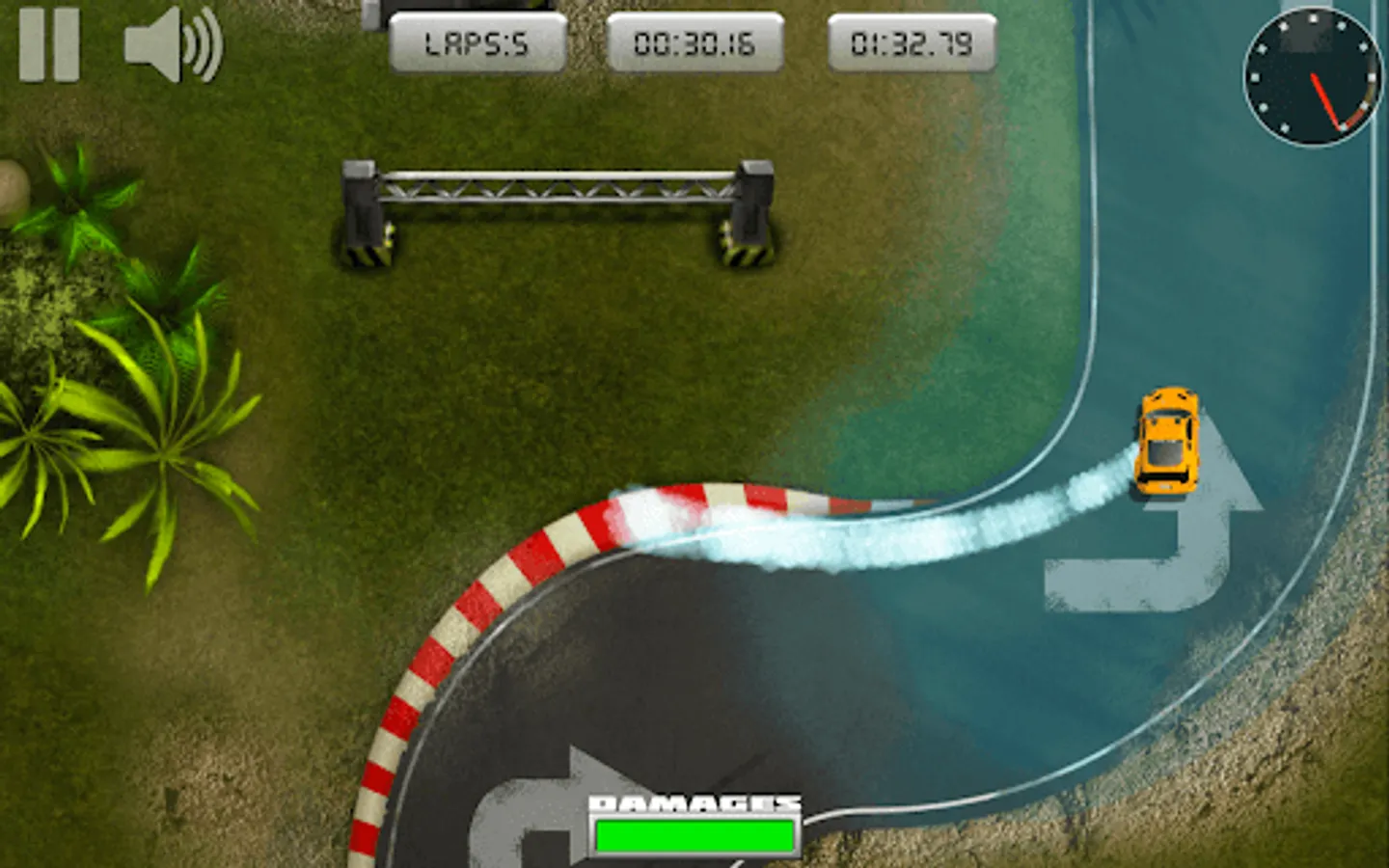This screenshot has width=1389, height=868.
Task: Click the LAPS:5 counter display
Action: coord(479,41)
